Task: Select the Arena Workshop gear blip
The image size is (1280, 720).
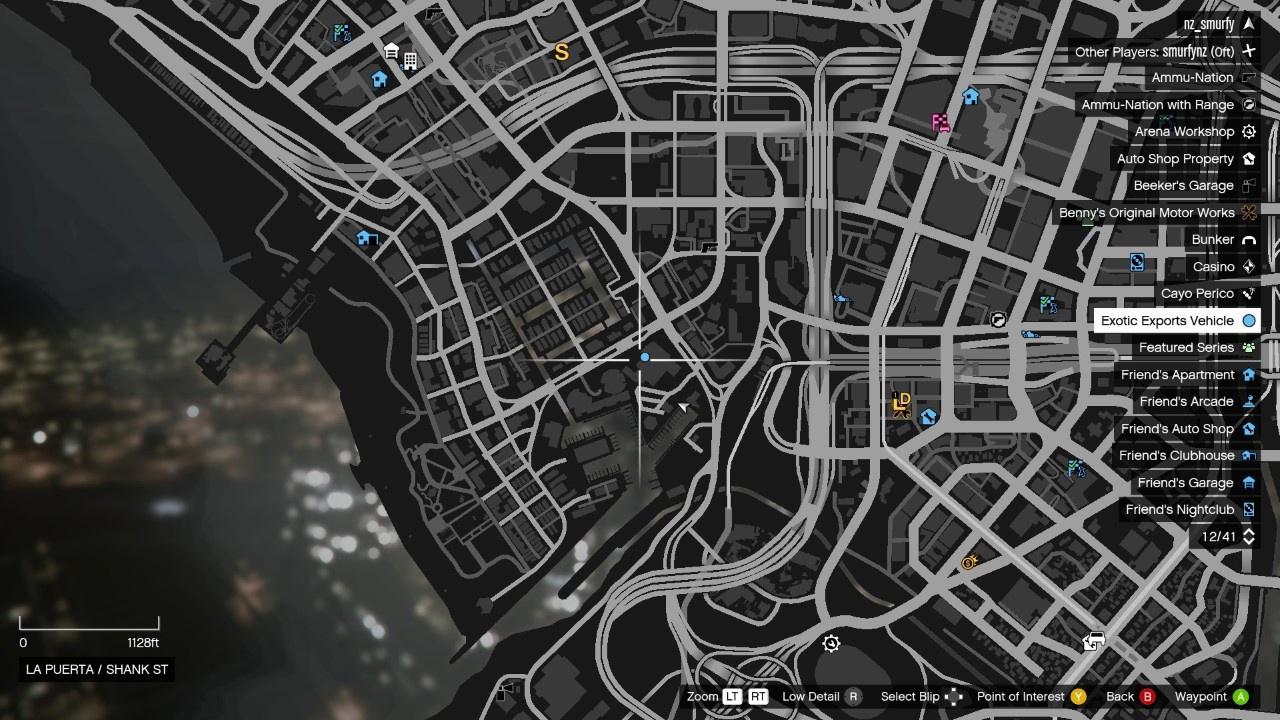Action: [831, 643]
